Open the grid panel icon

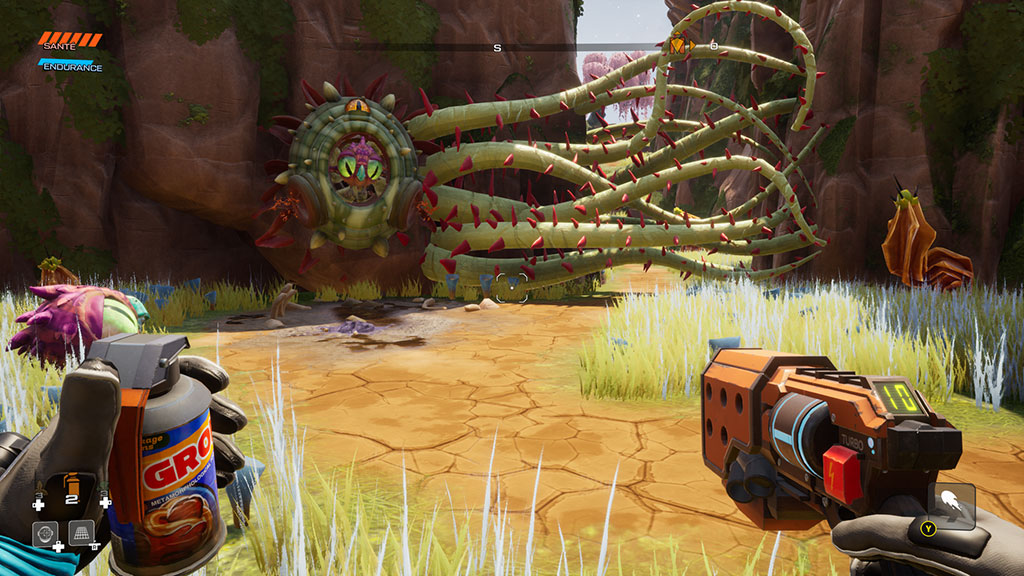(82, 533)
